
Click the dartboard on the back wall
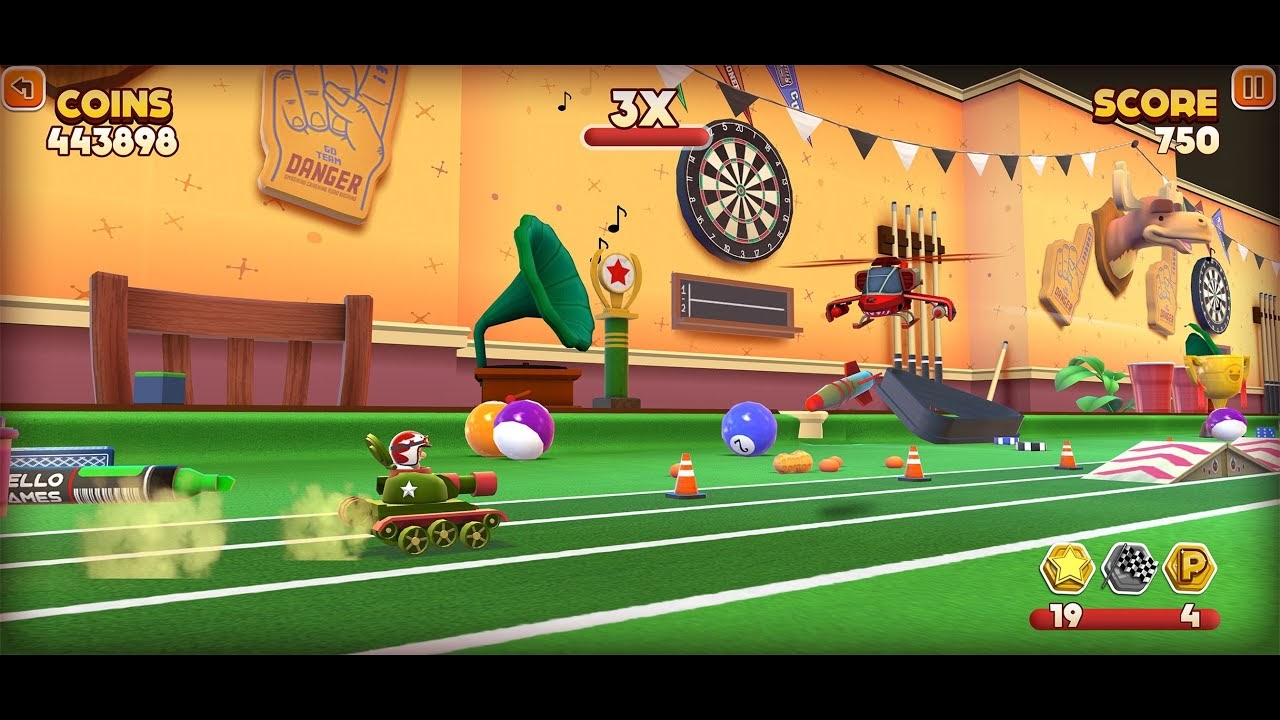(740, 190)
